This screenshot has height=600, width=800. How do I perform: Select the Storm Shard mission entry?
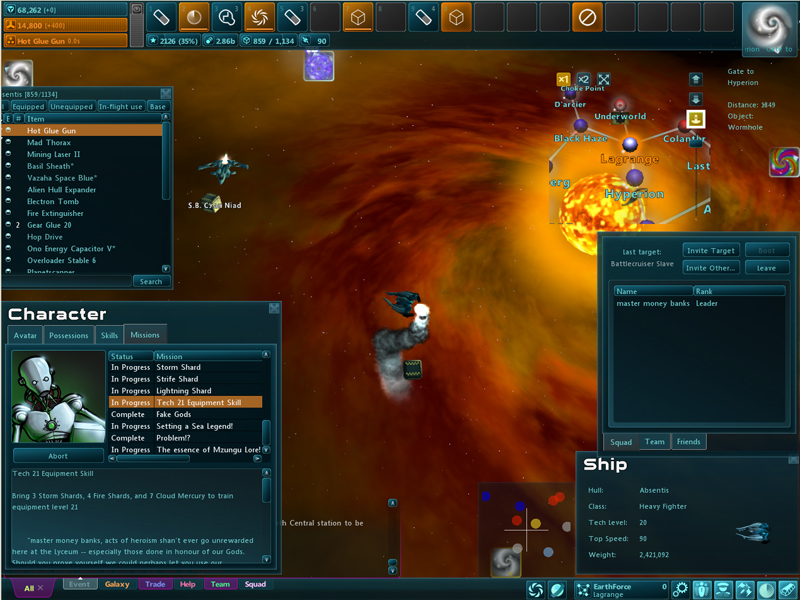point(177,367)
